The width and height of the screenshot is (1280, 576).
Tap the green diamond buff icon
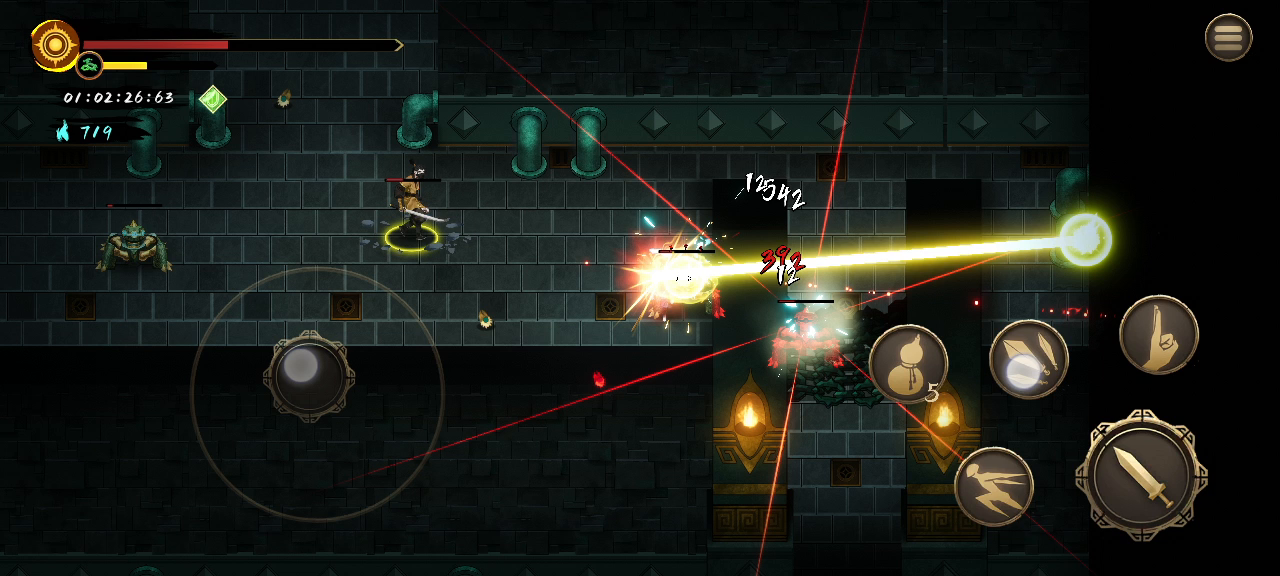click(x=212, y=99)
